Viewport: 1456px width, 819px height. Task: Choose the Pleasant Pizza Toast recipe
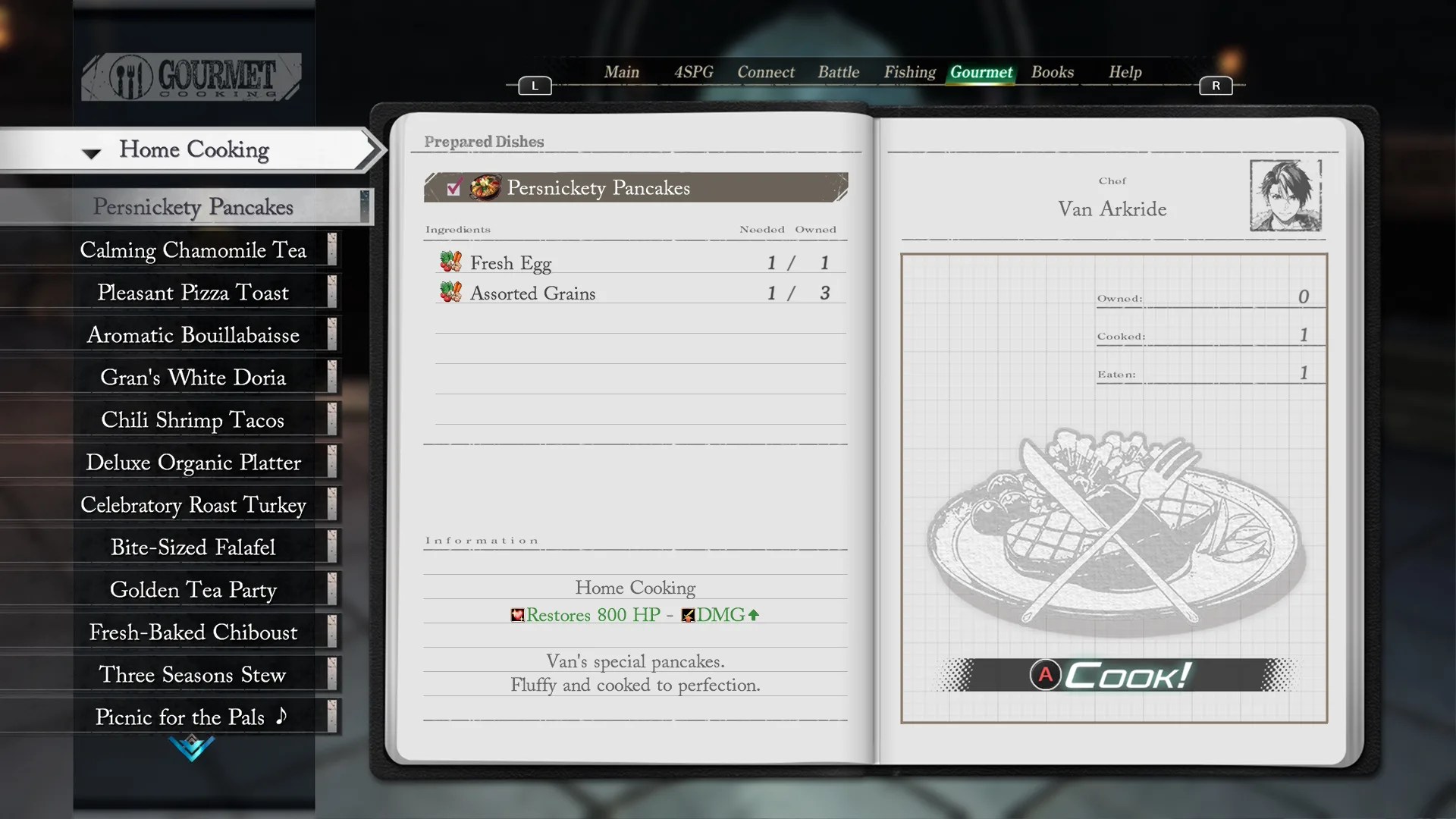pos(193,293)
